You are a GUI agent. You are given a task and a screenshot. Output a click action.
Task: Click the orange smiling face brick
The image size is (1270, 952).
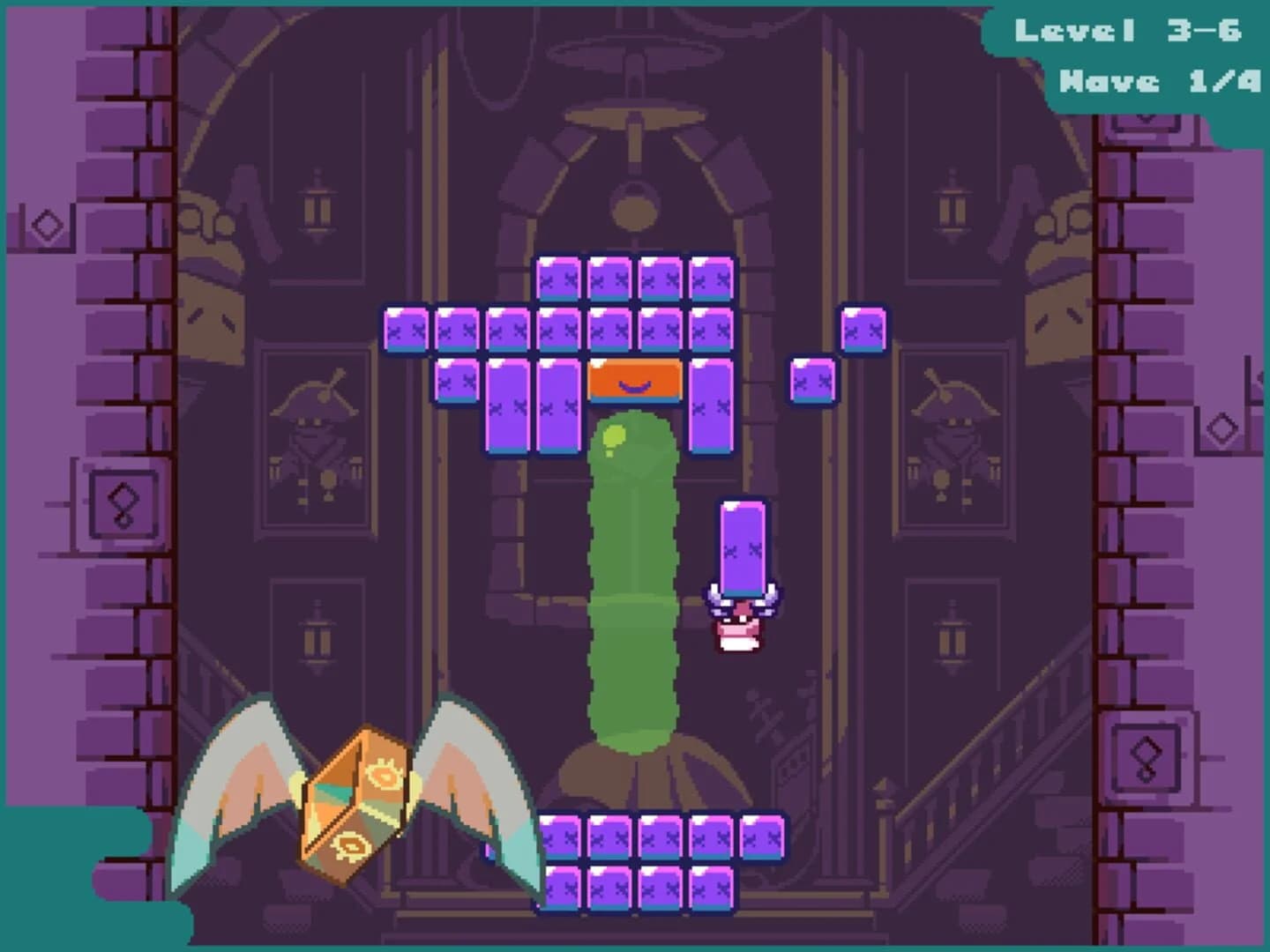tap(633, 381)
